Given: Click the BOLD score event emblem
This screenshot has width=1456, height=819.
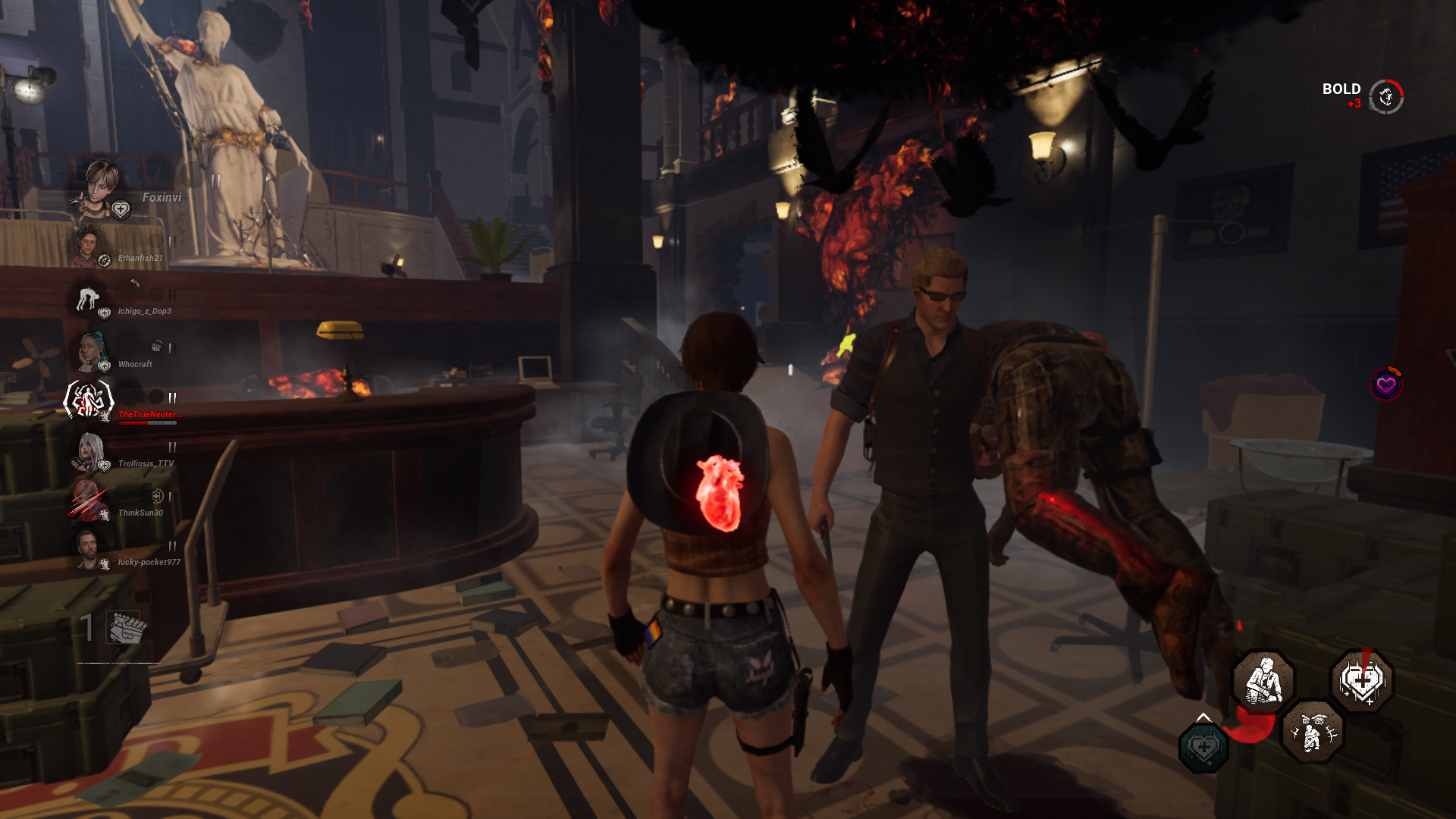Looking at the screenshot, I should click(x=1386, y=96).
